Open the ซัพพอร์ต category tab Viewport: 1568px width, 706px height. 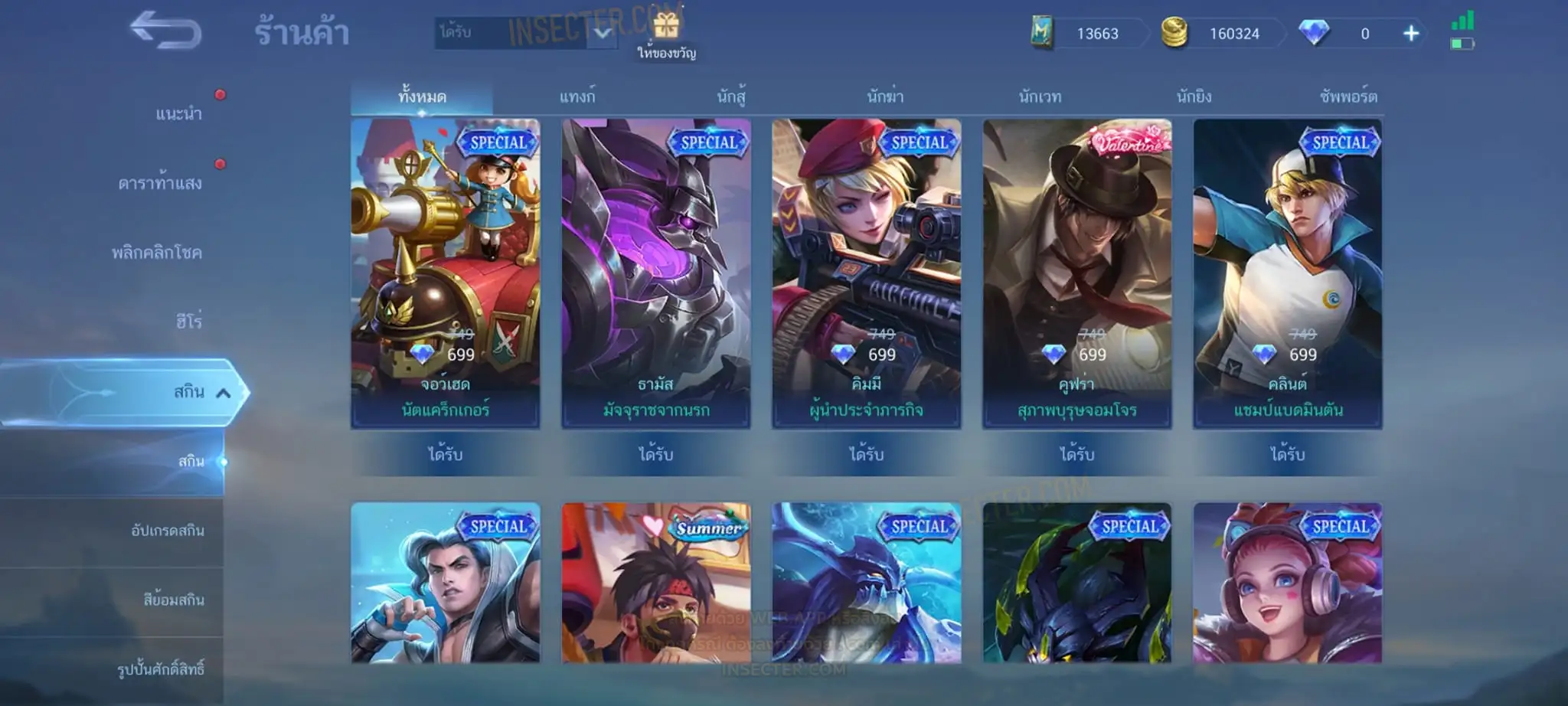1347,97
